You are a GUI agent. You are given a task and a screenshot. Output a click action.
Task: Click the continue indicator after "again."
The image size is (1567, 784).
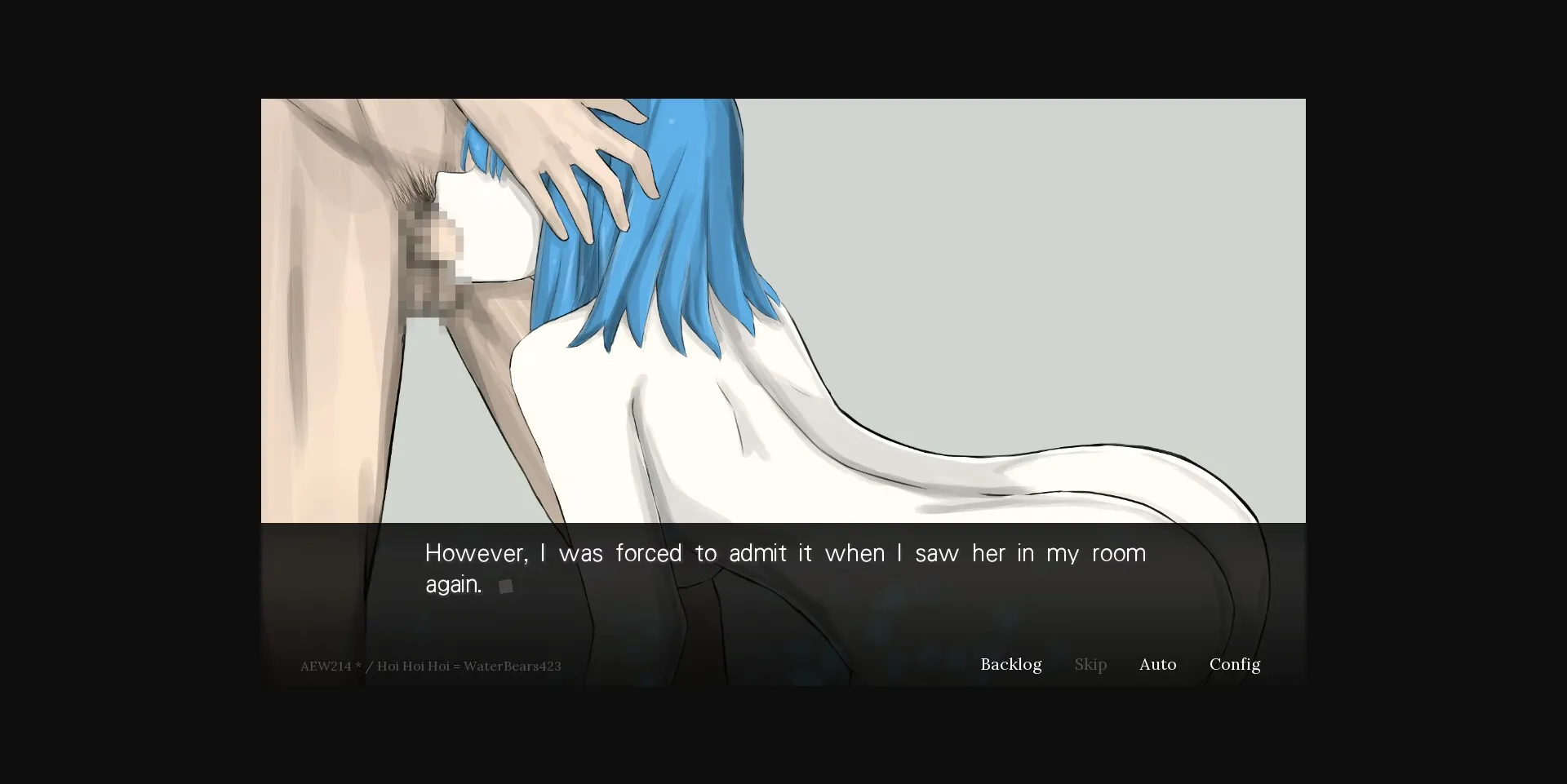pyautogui.click(x=505, y=586)
